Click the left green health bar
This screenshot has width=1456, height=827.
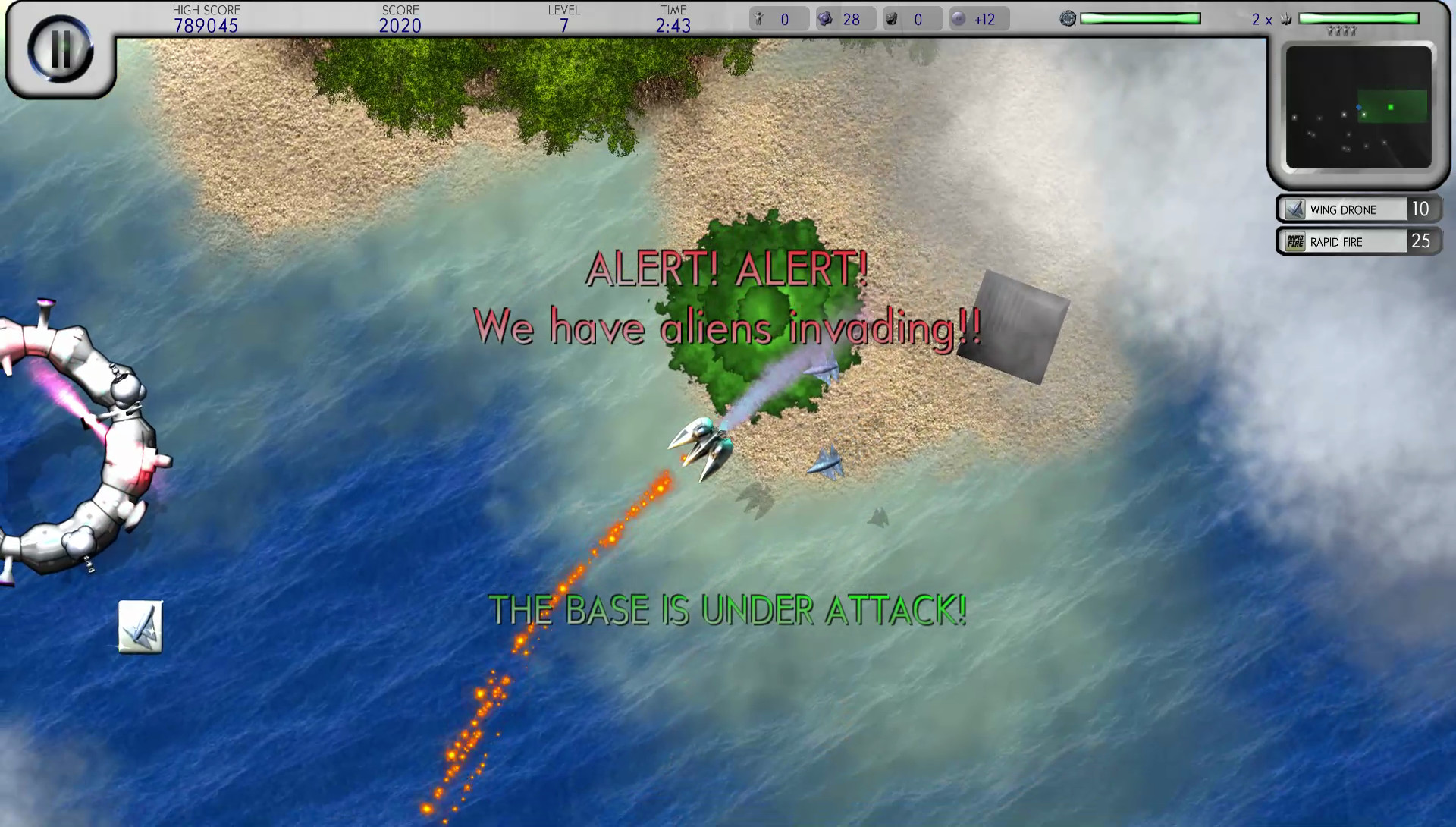coord(1141,17)
